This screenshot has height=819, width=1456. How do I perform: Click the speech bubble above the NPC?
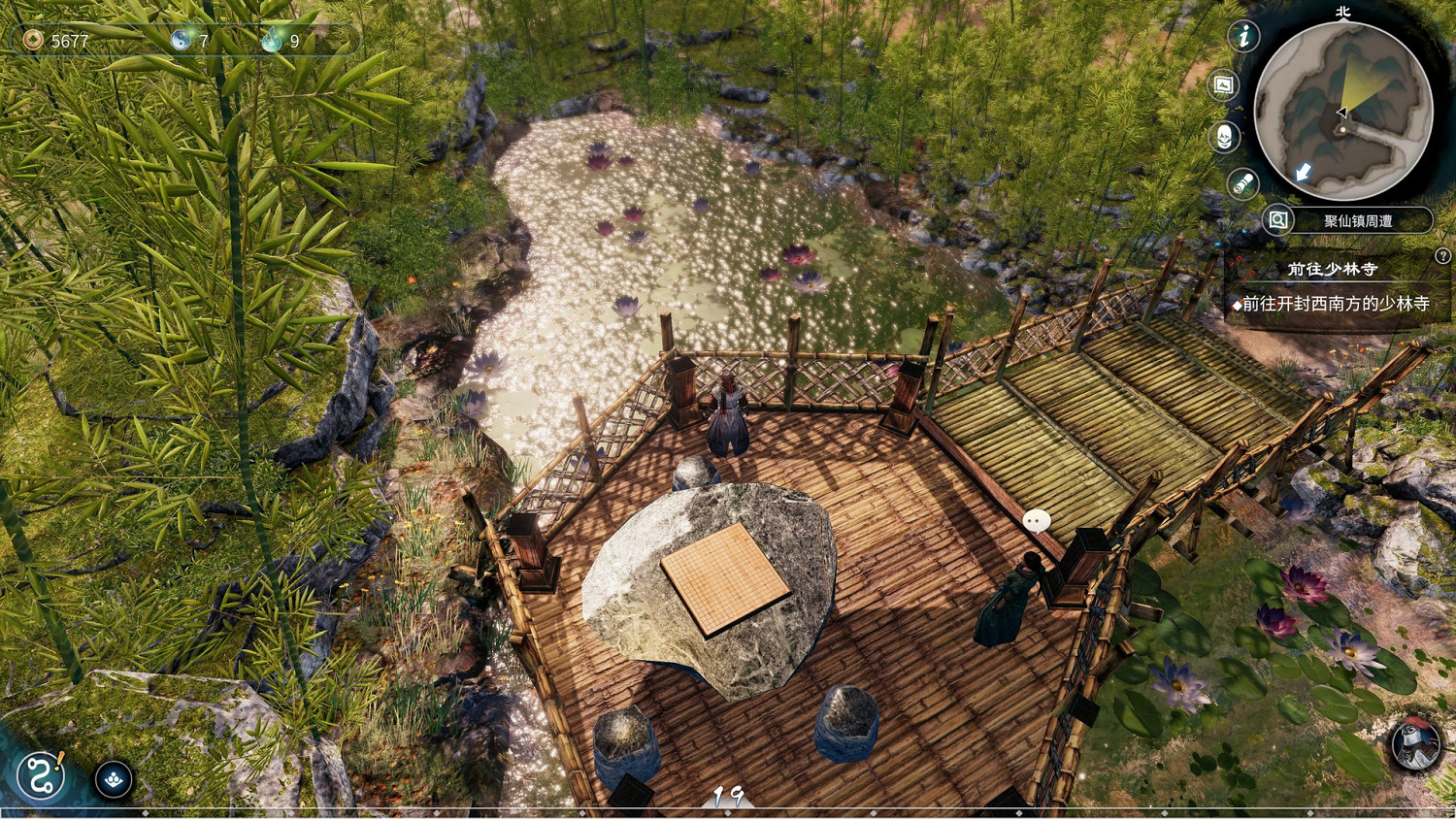(1038, 519)
